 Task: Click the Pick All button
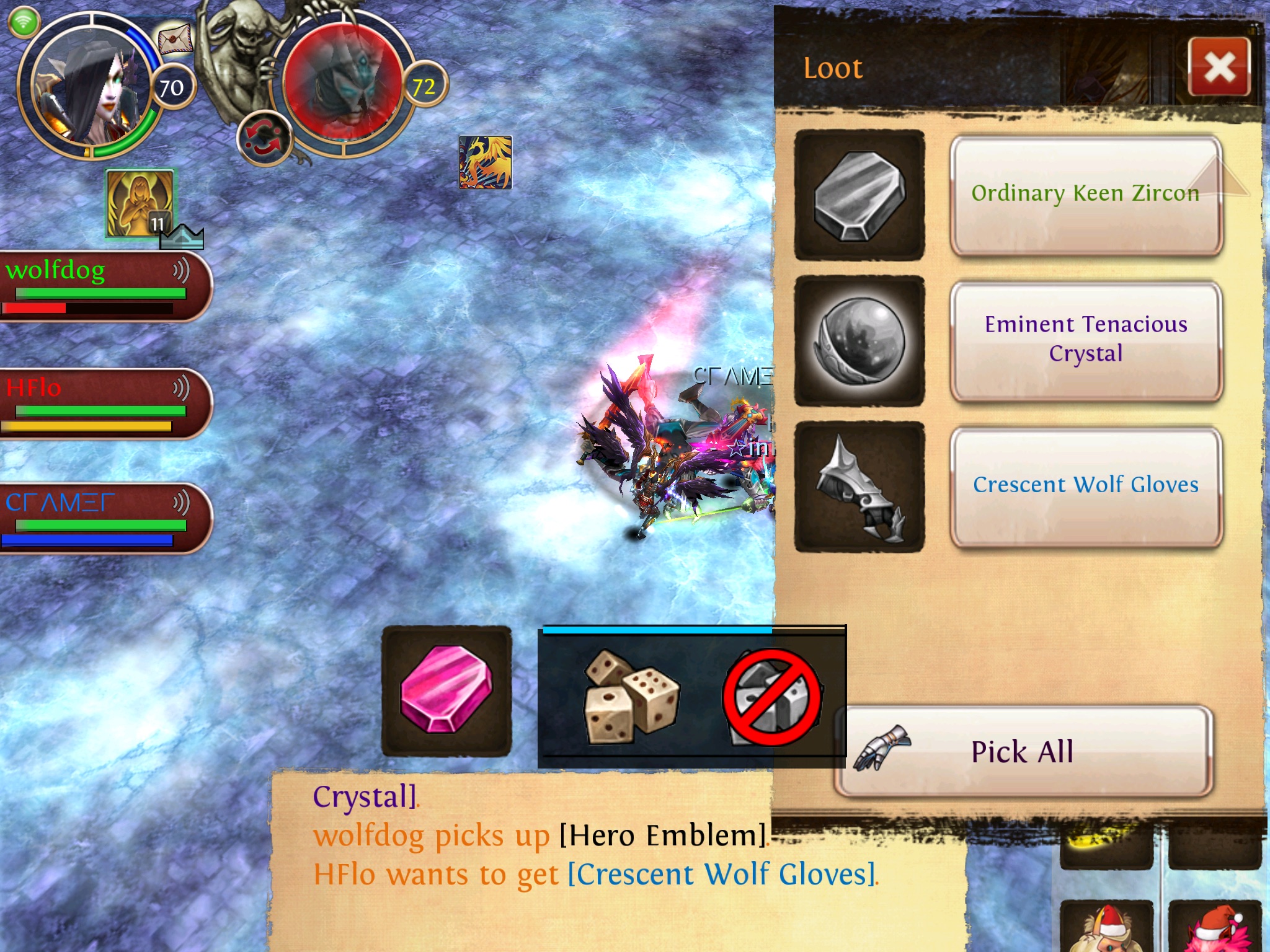click(1023, 751)
